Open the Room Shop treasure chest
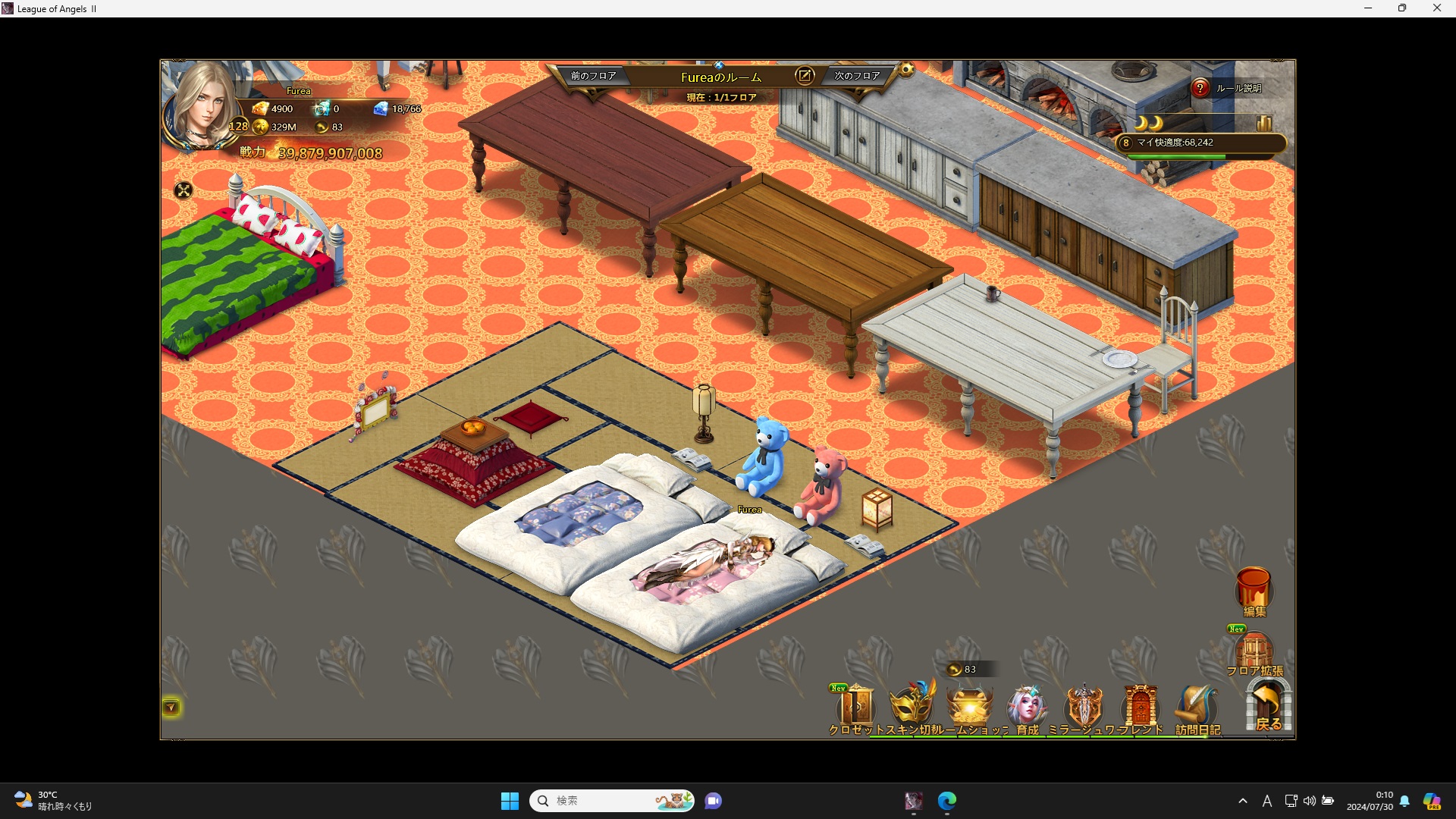The height and width of the screenshot is (819, 1456). tap(969, 707)
